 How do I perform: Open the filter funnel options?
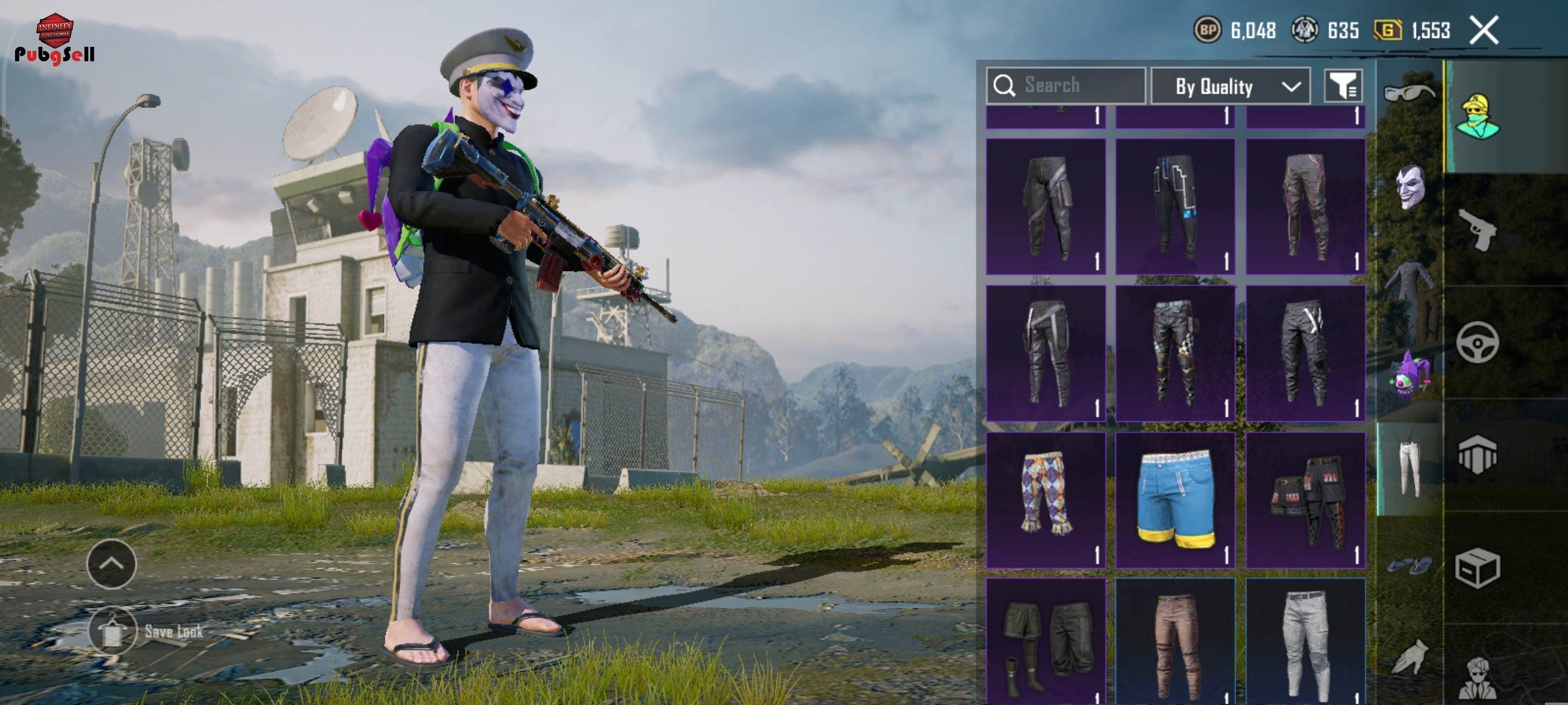(x=1343, y=86)
